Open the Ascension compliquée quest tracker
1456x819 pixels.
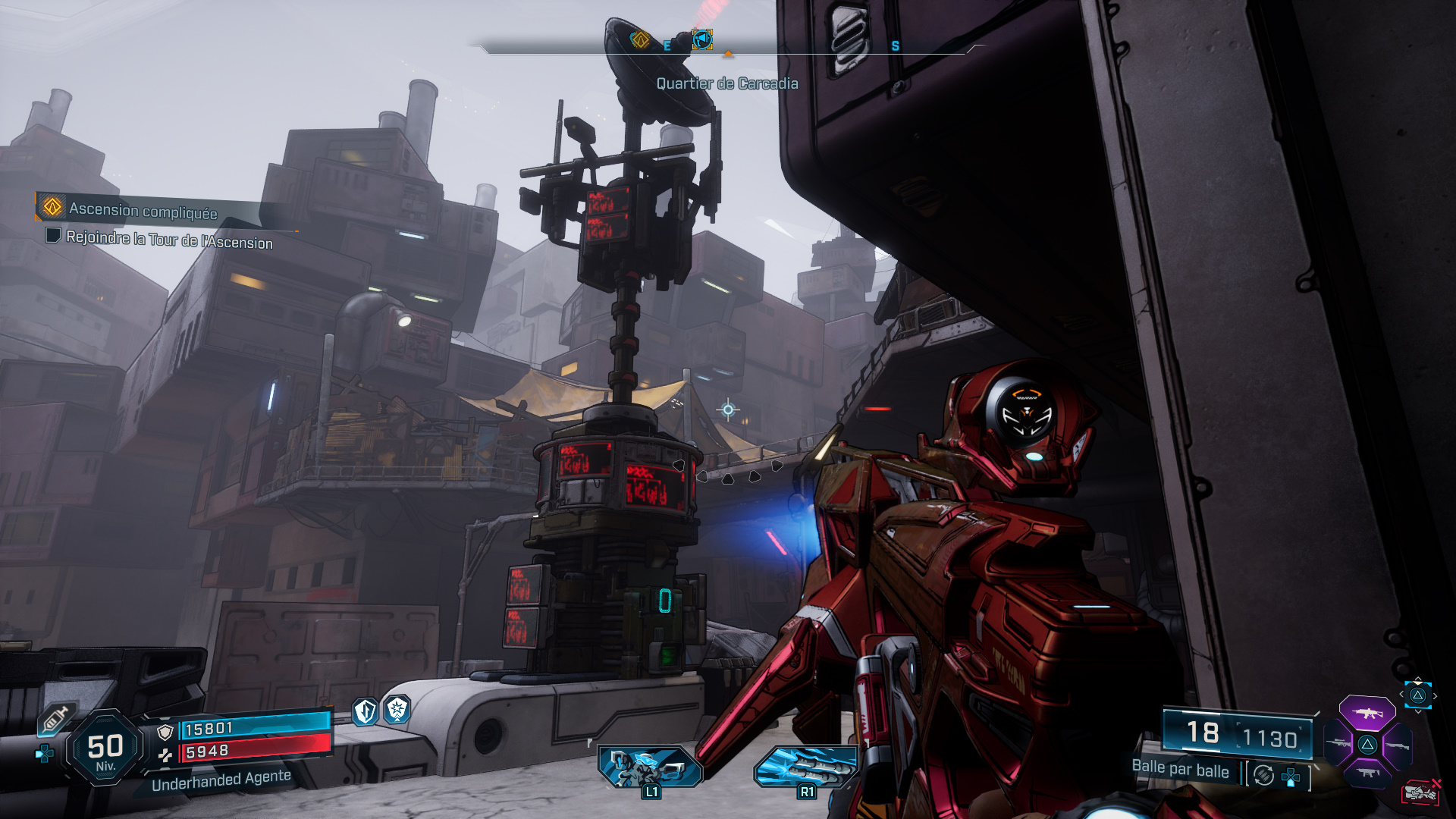143,210
